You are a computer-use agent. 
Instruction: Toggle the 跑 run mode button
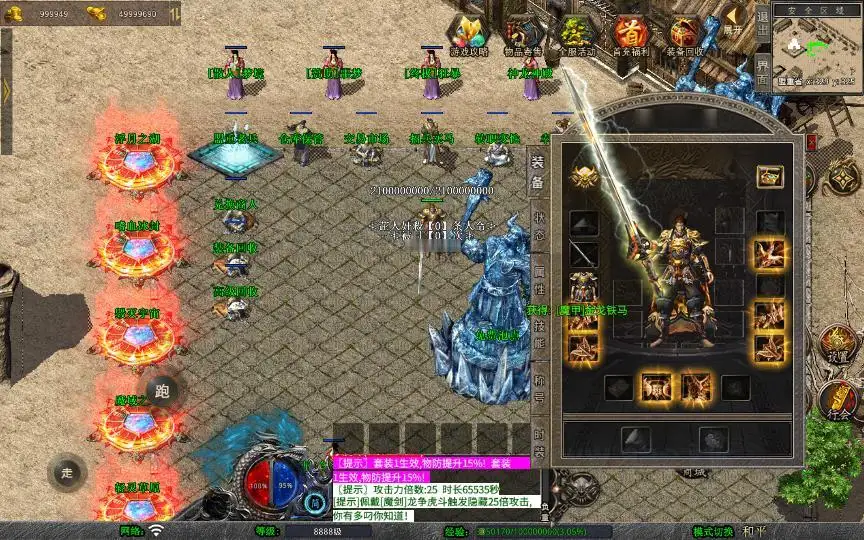pyautogui.click(x=163, y=391)
